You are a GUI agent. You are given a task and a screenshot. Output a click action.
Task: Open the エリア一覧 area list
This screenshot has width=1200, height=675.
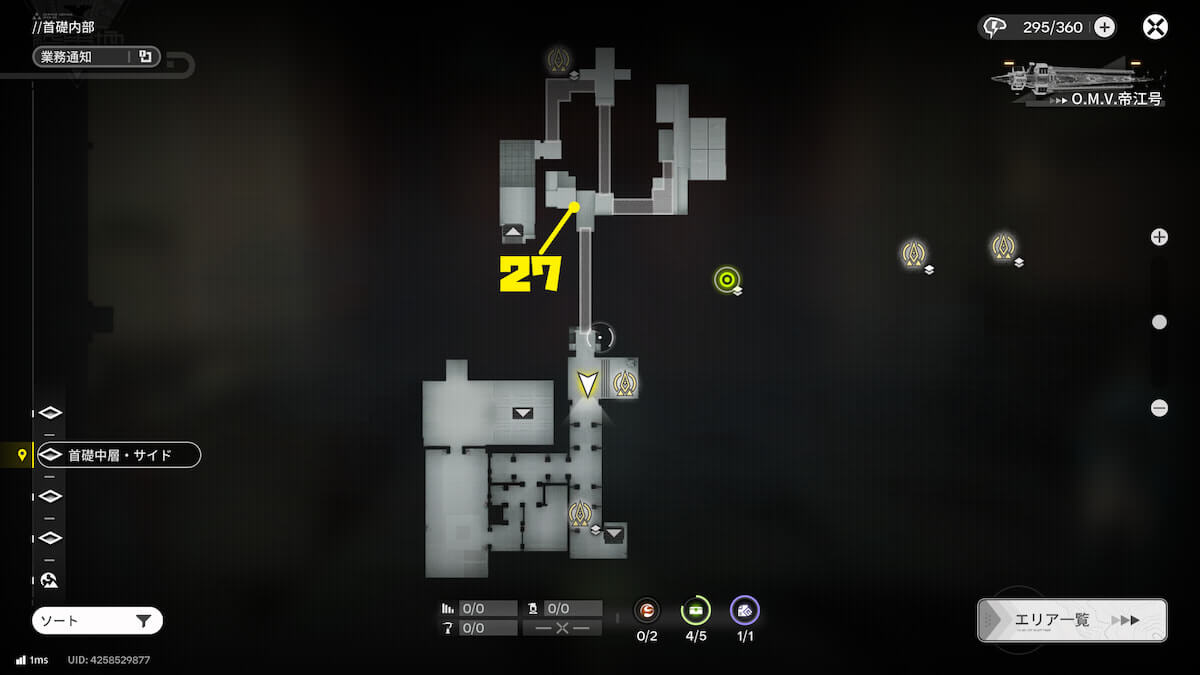pyautogui.click(x=1071, y=620)
